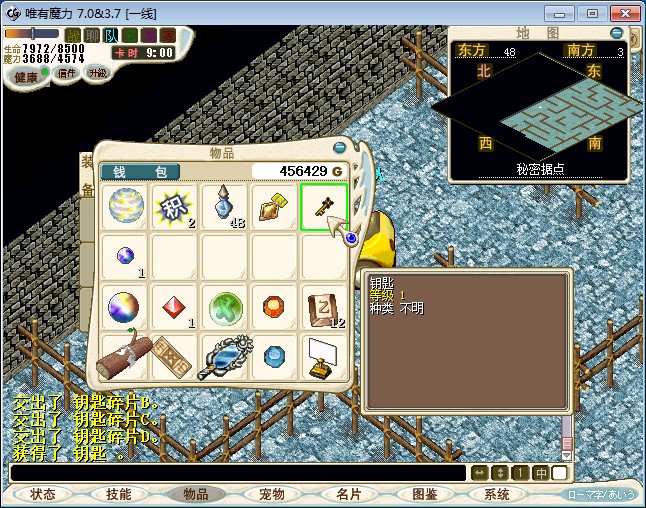The image size is (646, 508).
Task: Click the 钱包 wallet button
Action: pyautogui.click(x=140, y=172)
